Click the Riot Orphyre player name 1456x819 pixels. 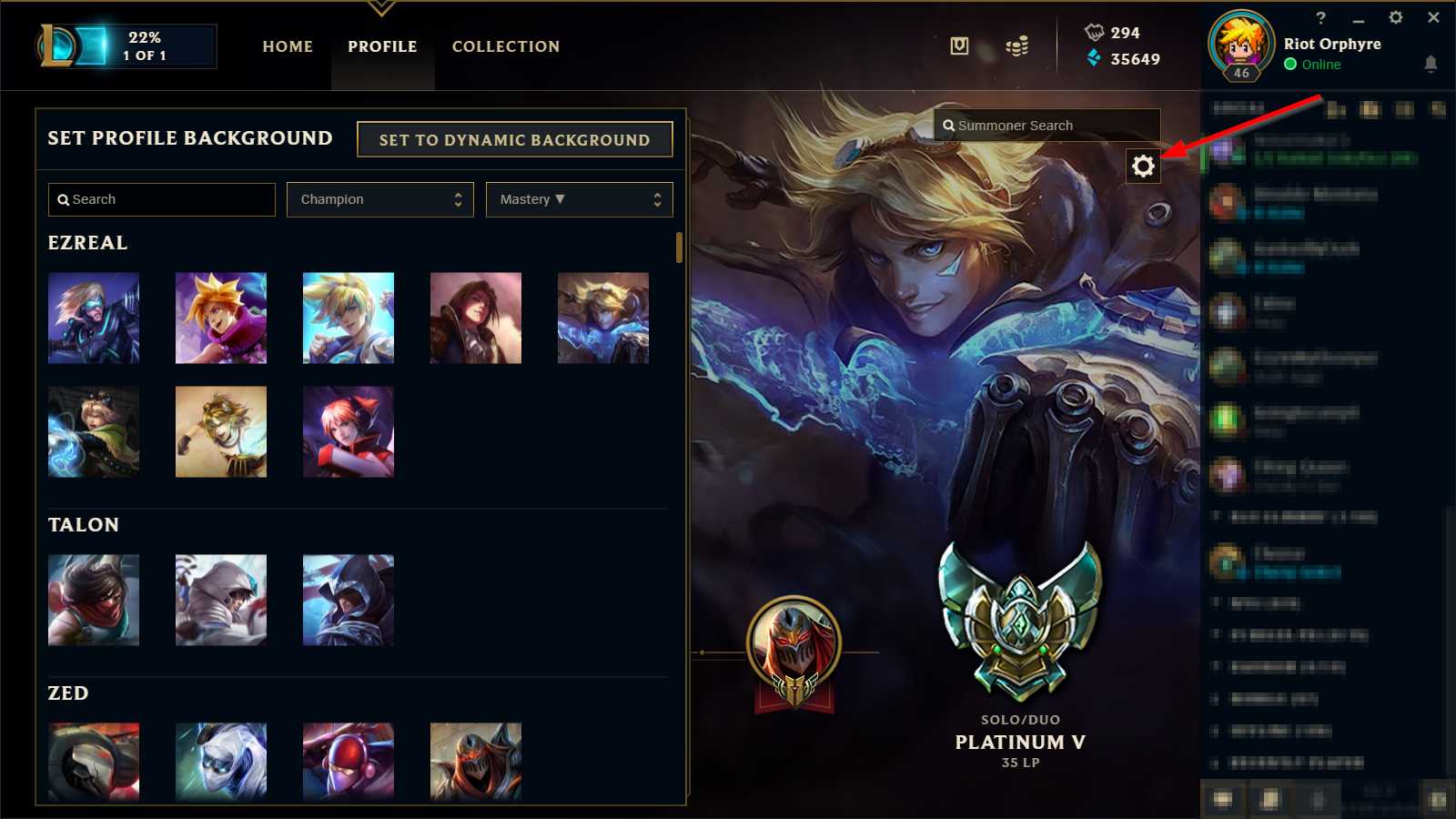1331,44
